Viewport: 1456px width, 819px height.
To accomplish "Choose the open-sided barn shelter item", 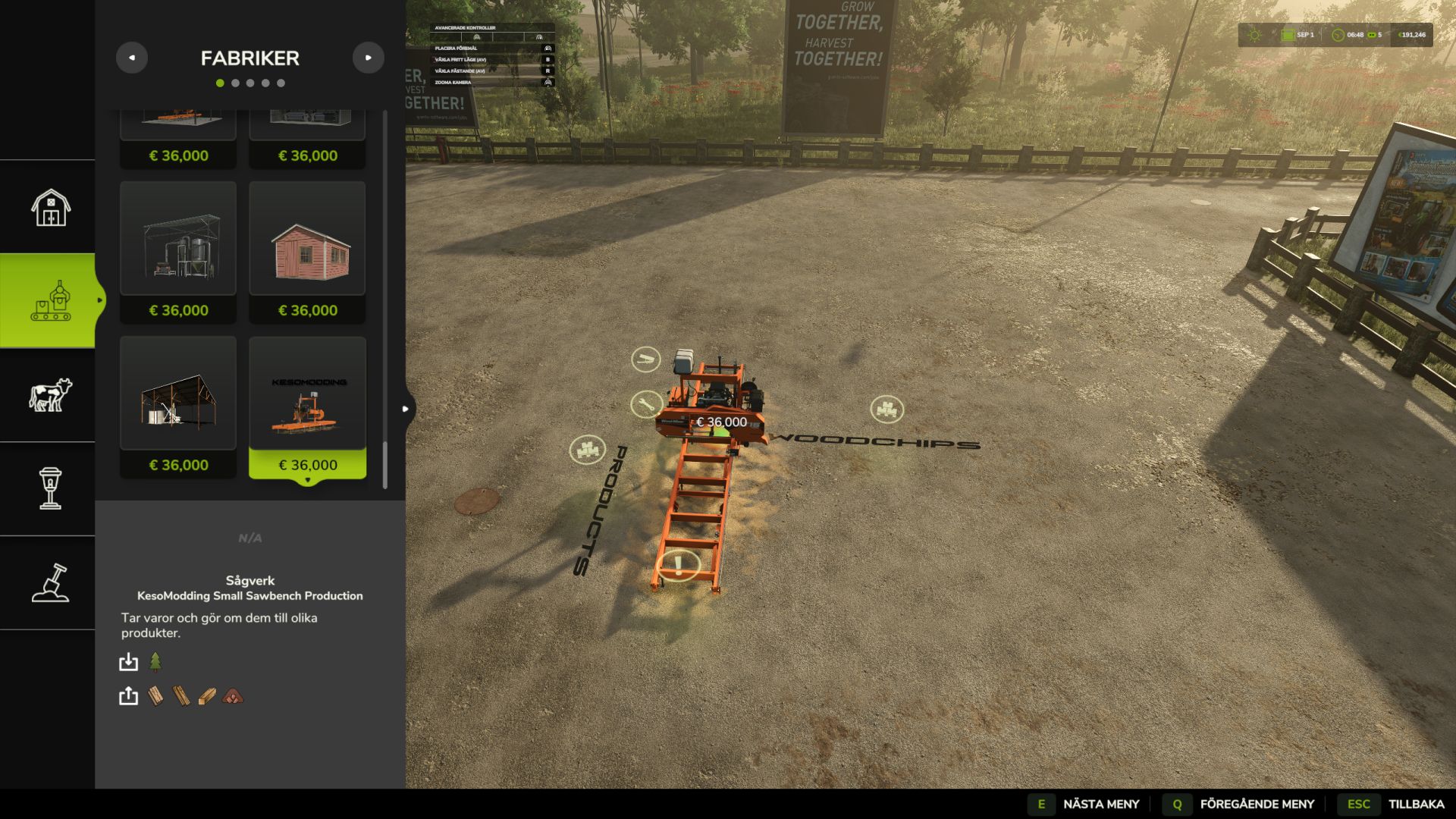I will [178, 407].
